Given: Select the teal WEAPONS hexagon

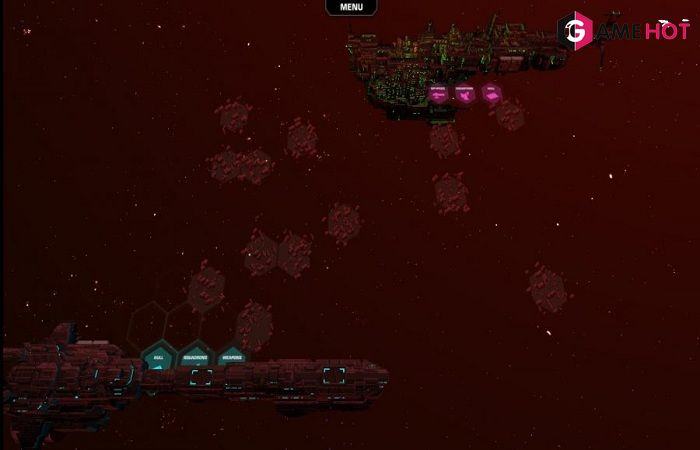Looking at the screenshot, I should coord(232,357).
